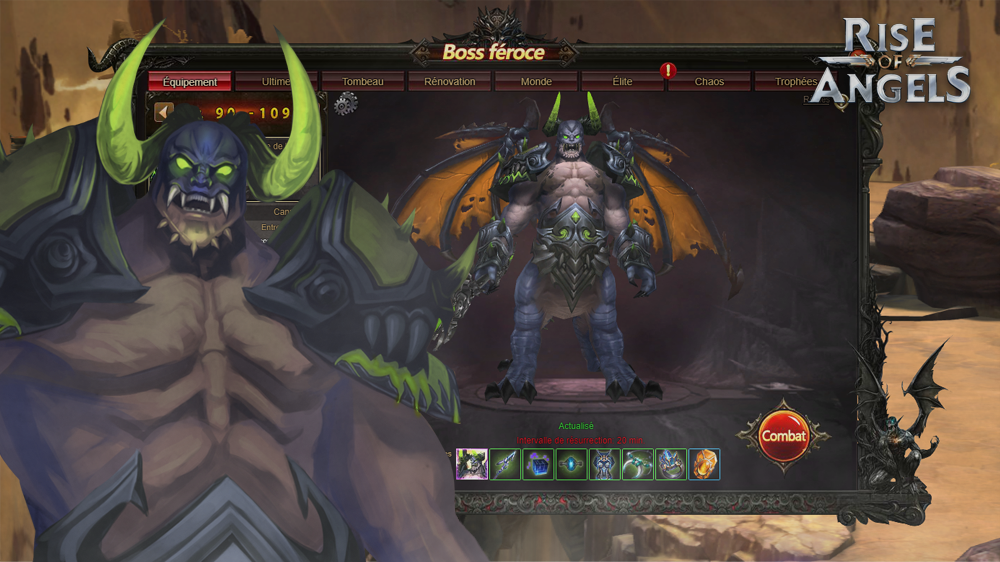Switch to the Équipement tab

[x=190, y=81]
